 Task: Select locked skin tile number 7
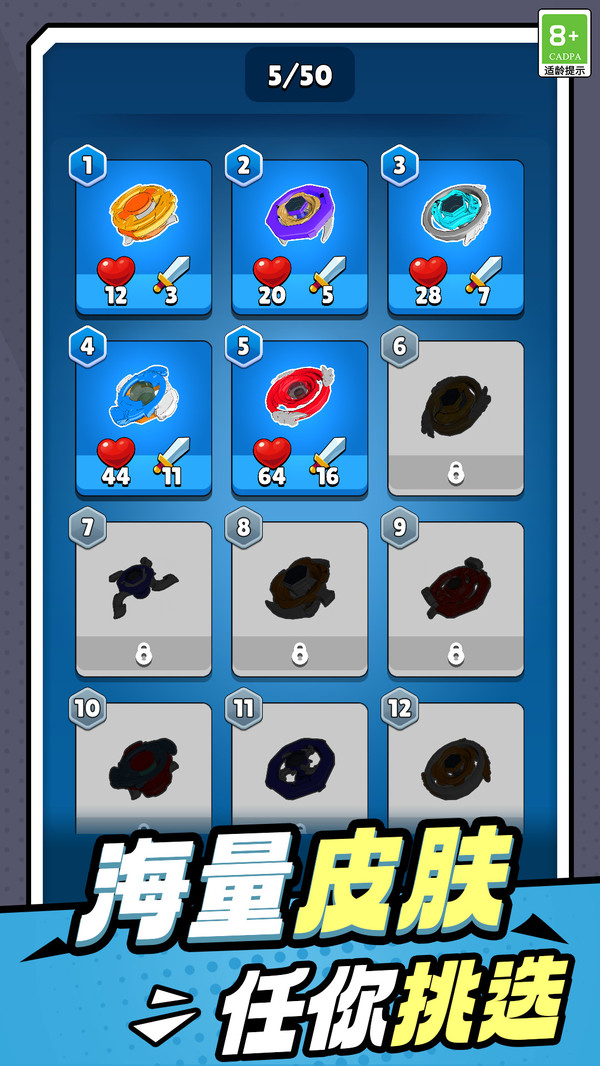point(144,598)
